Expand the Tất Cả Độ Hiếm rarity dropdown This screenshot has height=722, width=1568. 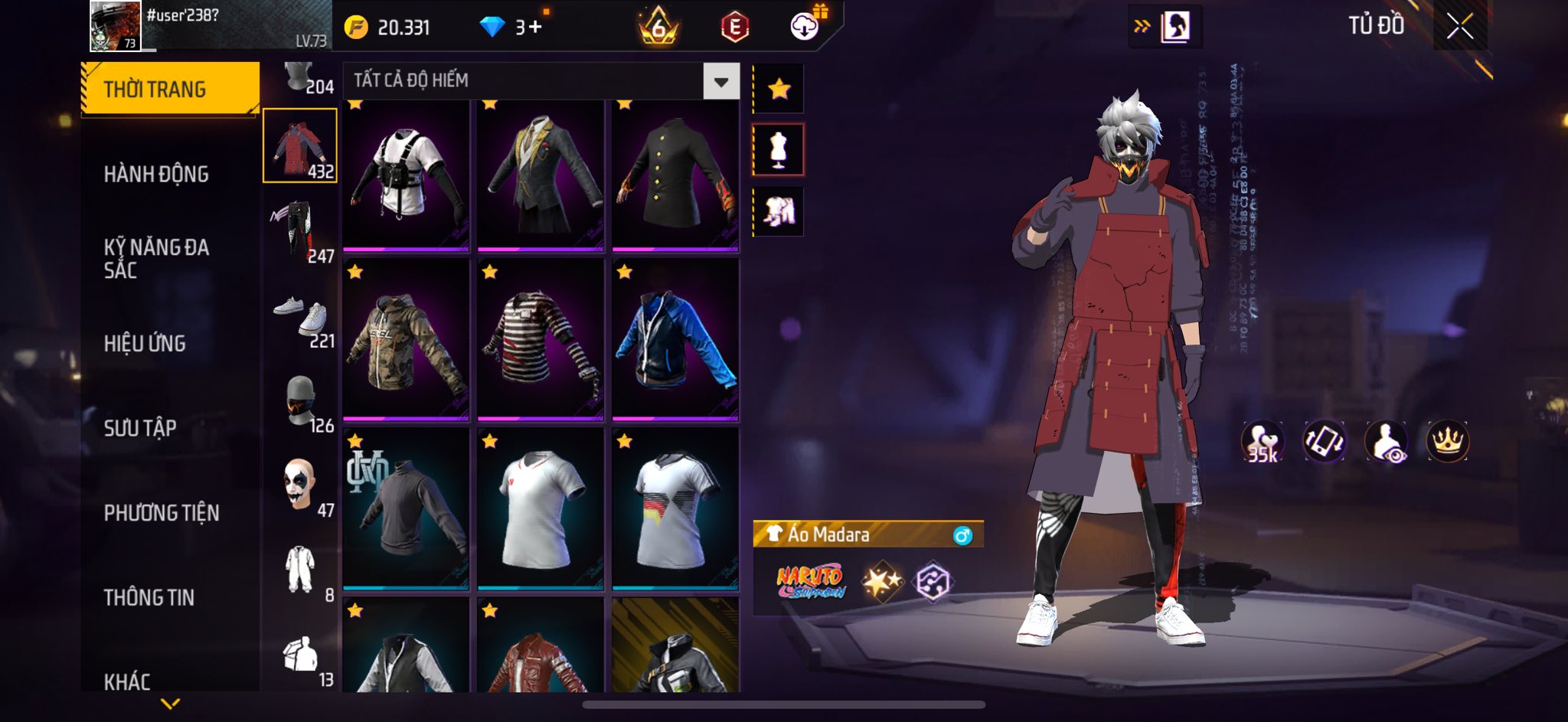(x=720, y=81)
